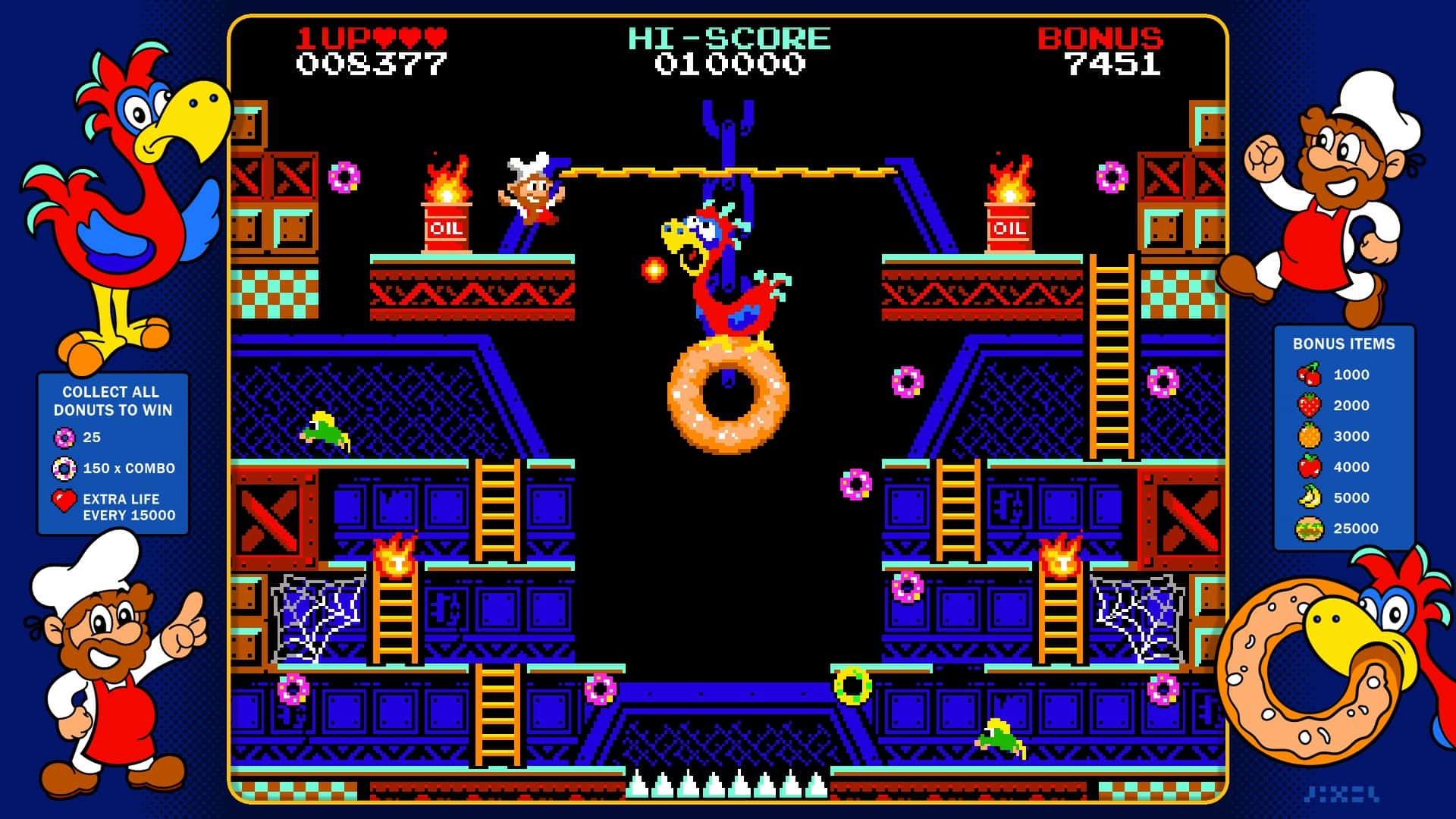Click the hearts next to the 1UP label
This screenshot has height=819, width=1456.
click(x=409, y=36)
